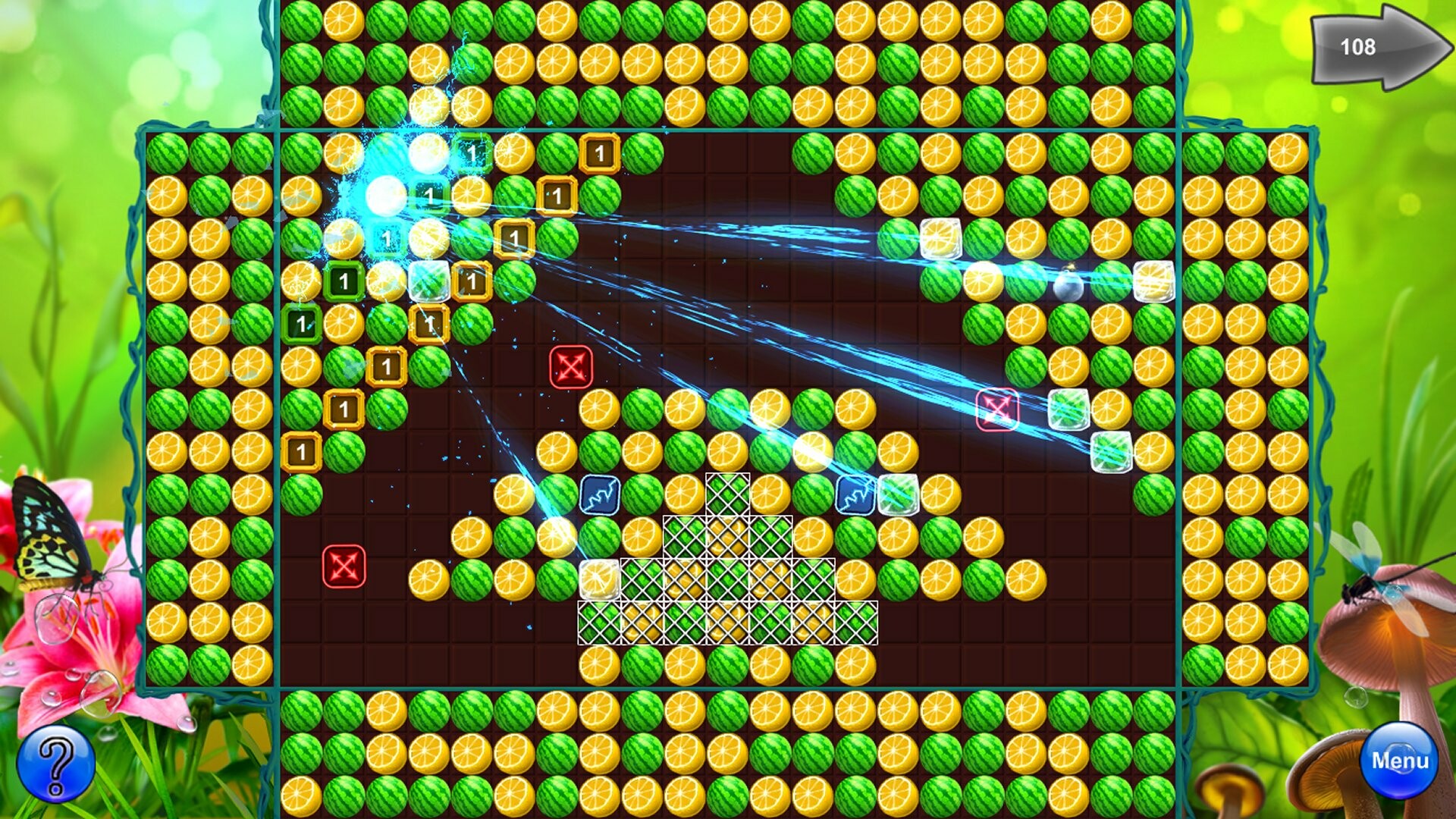The height and width of the screenshot is (819, 1456).
Task: Pop the numbered crate showing 1 at top
Action: 599,152
